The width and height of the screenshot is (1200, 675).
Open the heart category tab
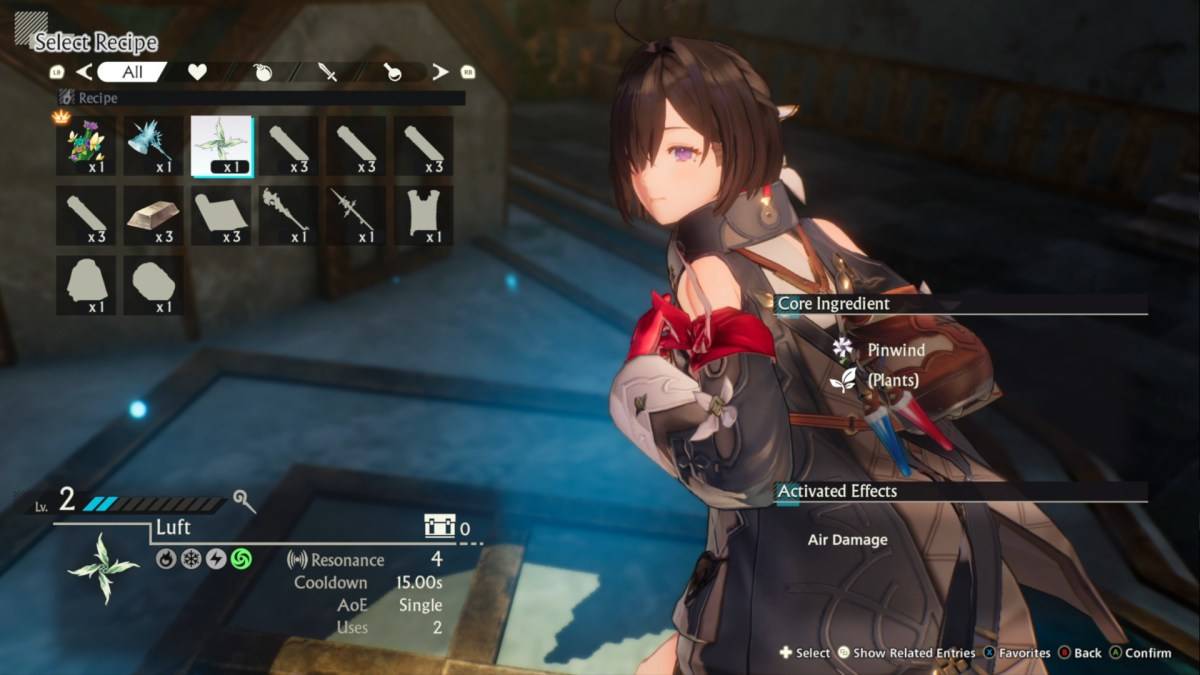click(197, 72)
